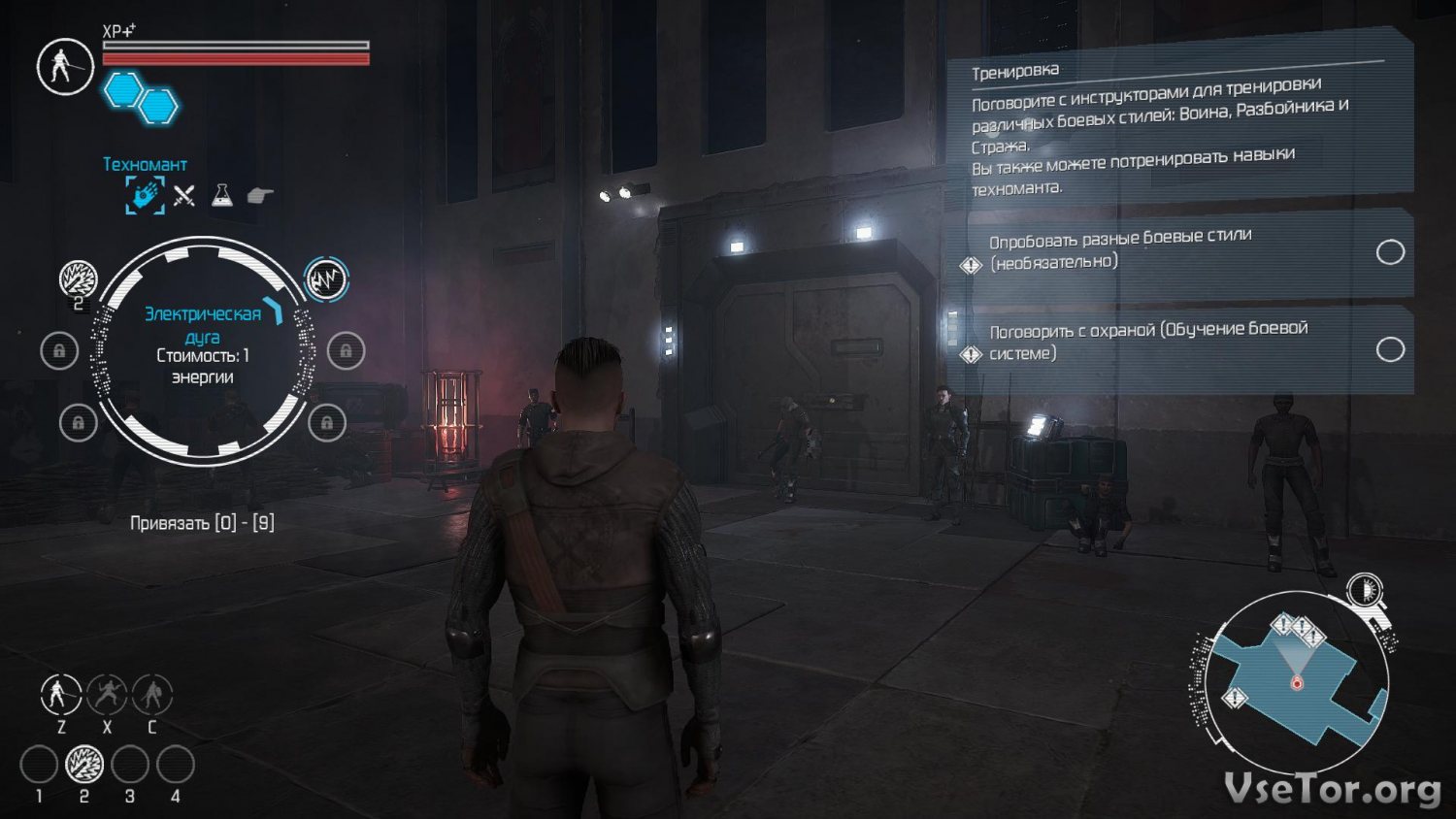Screen dimensions: 1456x819
Task: Select the highlighted electric arc skill on the wheel
Action: pyautogui.click(x=326, y=279)
